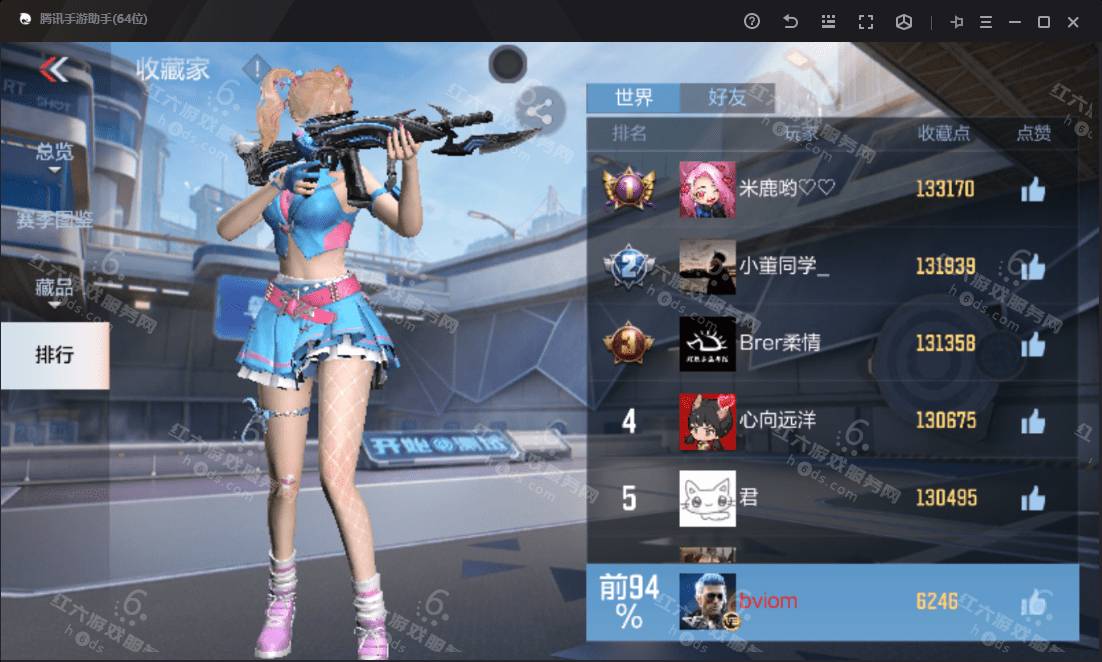Select the Brer柔情 ranking row

click(832, 344)
